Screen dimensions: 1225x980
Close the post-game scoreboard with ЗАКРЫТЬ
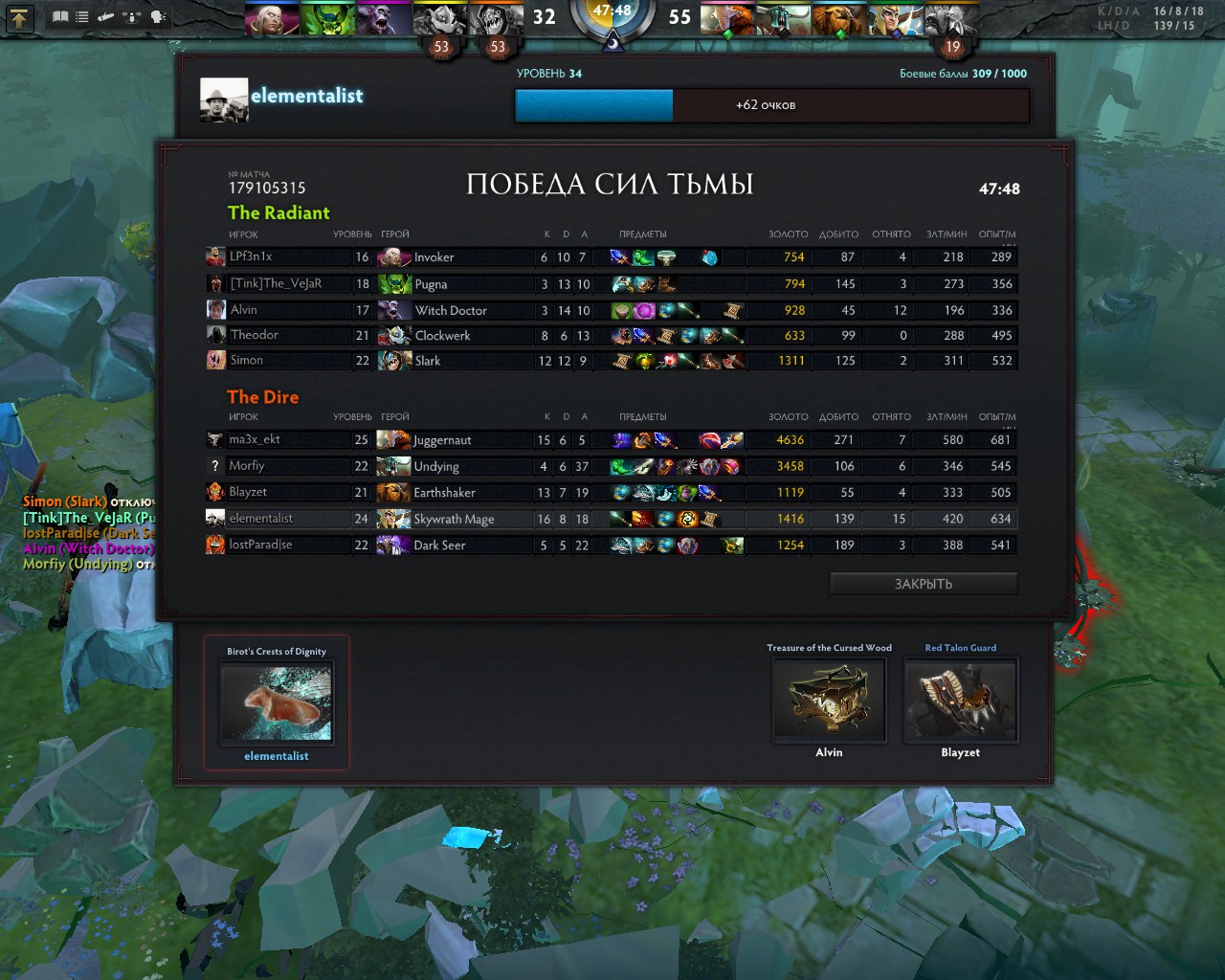924,584
